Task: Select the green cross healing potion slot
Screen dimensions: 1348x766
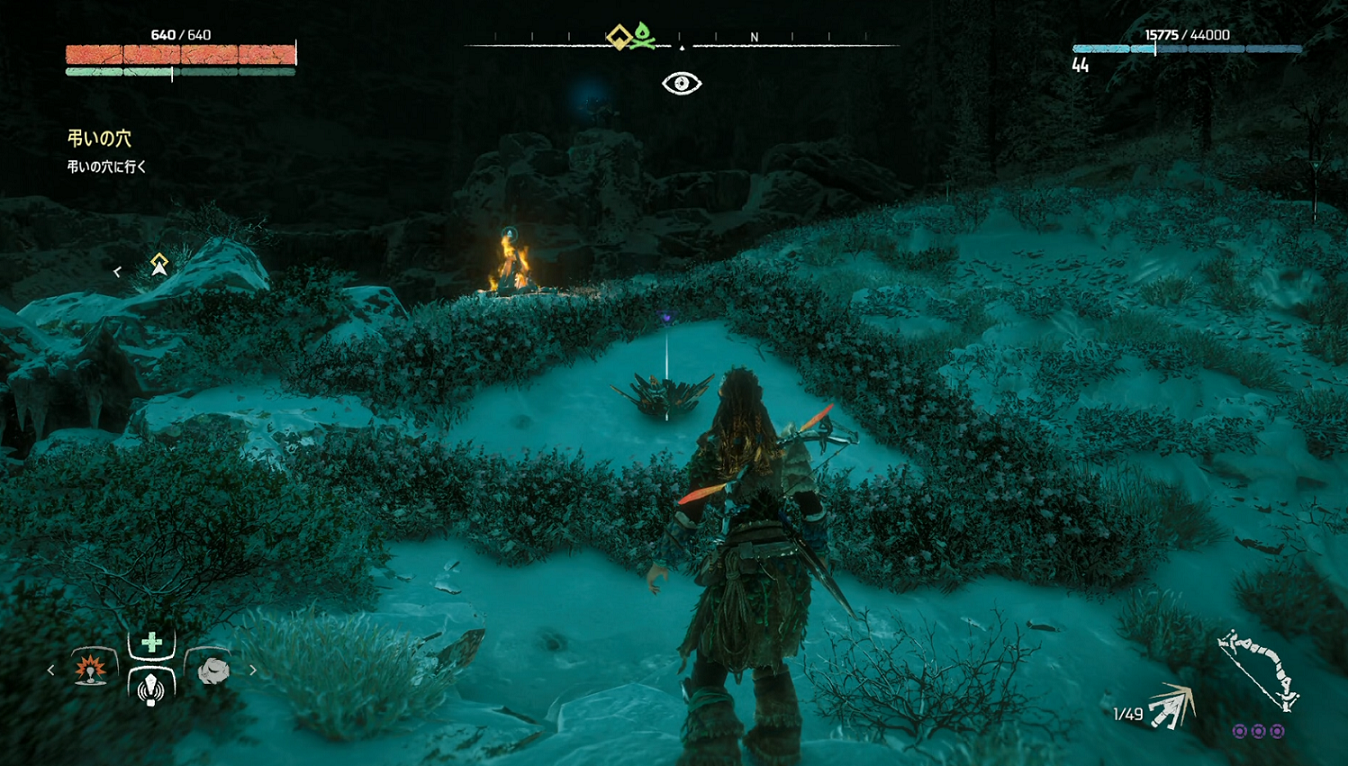Action: point(151,643)
